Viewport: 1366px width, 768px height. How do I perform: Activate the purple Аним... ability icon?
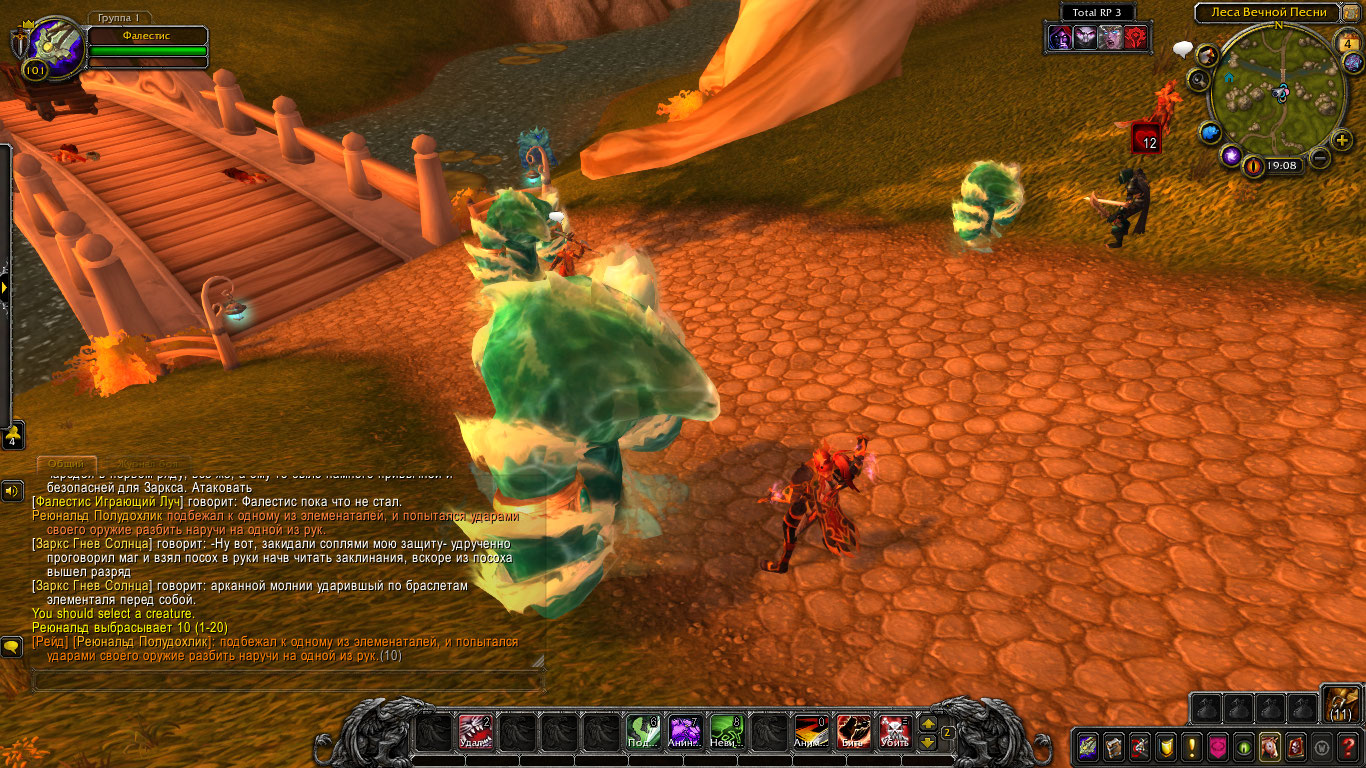pos(684,733)
